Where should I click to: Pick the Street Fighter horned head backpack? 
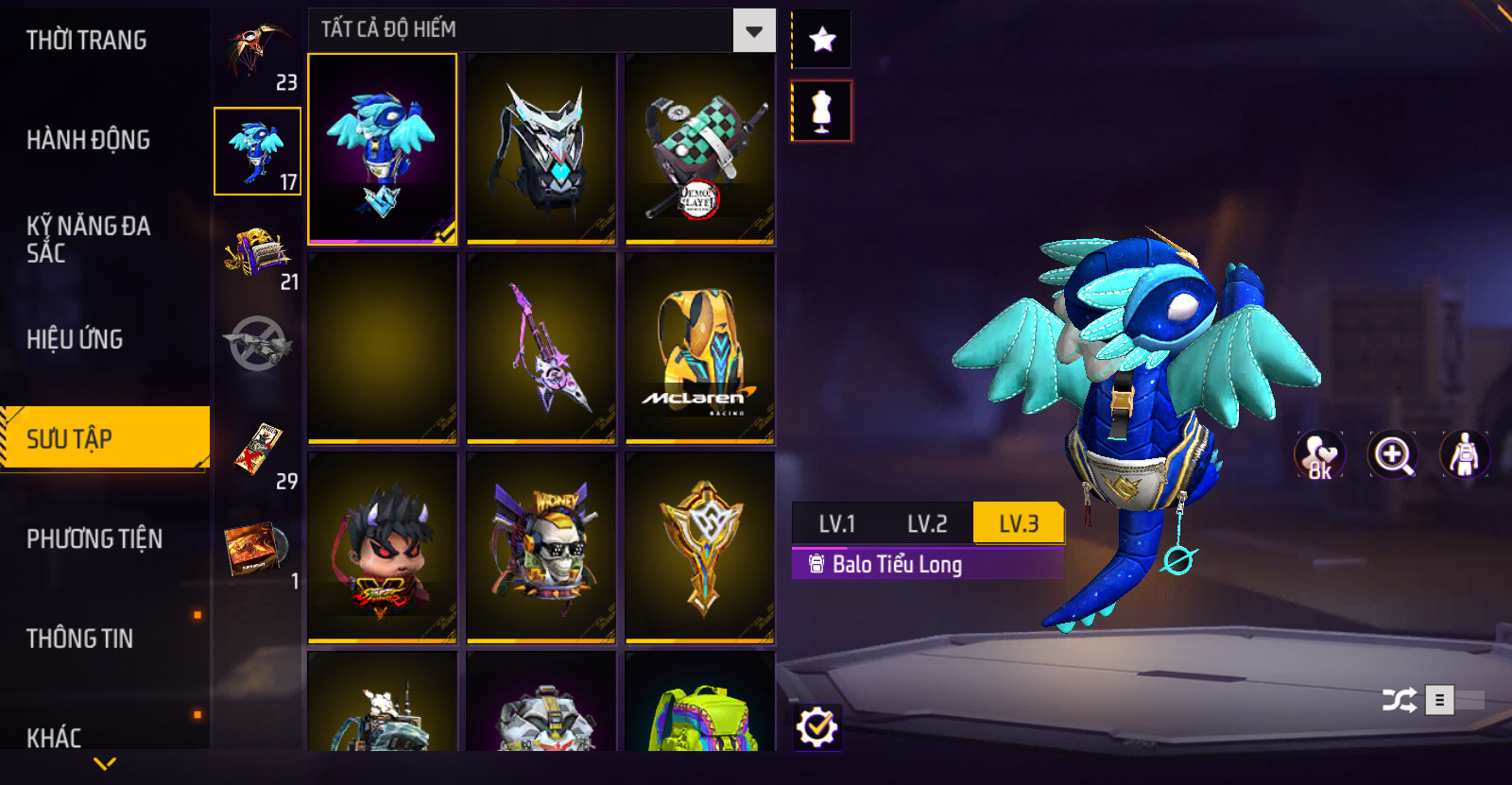click(x=382, y=547)
